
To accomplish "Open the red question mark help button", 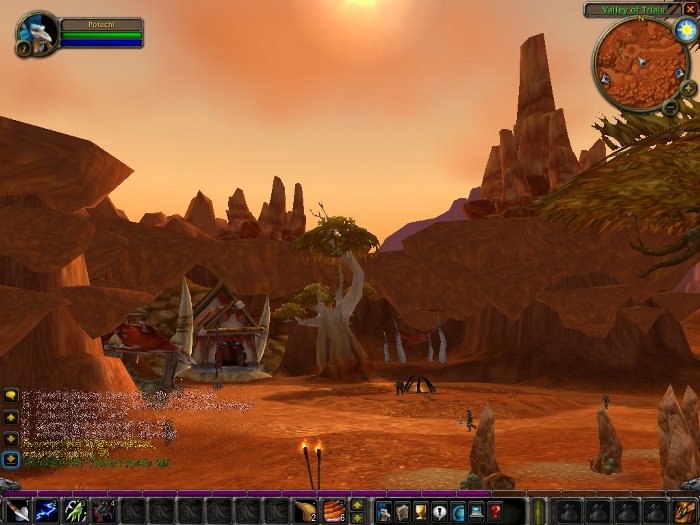I will pyautogui.click(x=495, y=511).
